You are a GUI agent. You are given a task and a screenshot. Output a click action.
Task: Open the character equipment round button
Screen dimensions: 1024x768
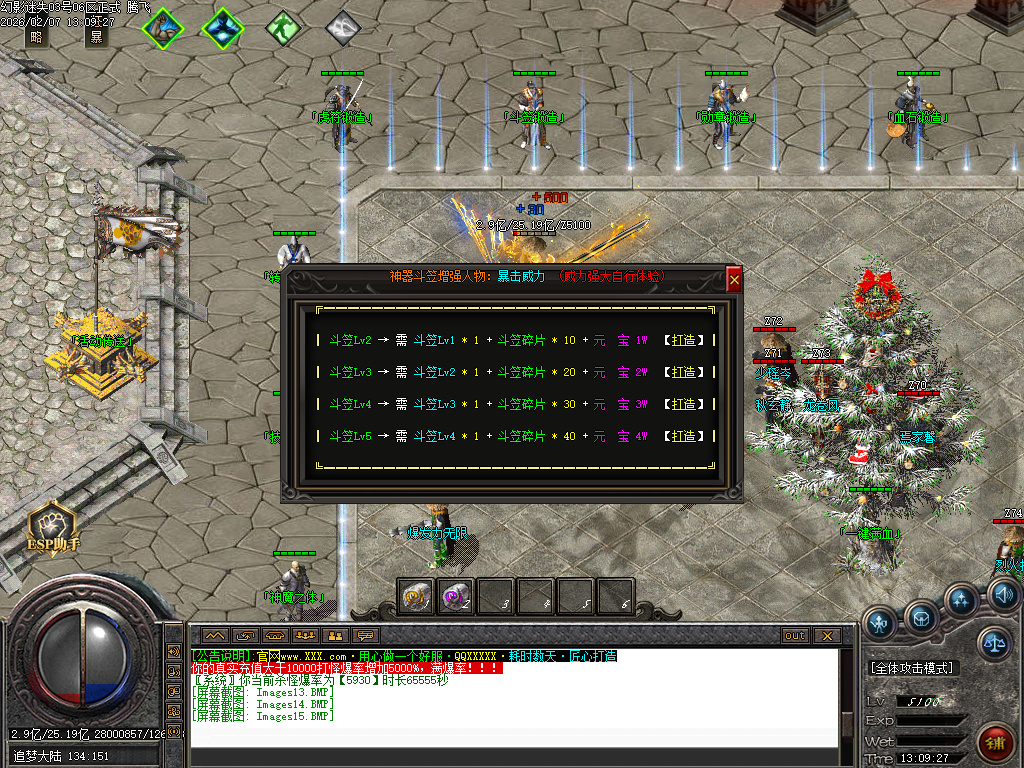(880, 624)
